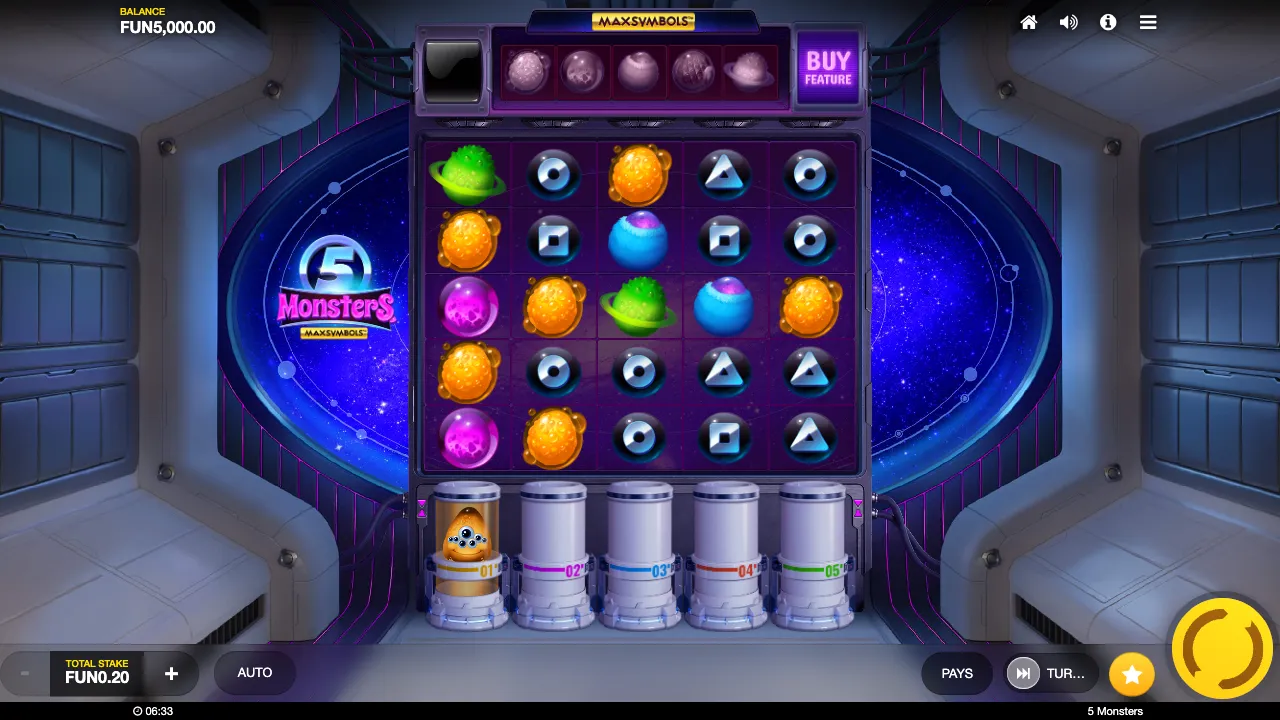Open the hamburger menu
This screenshot has width=1280, height=720.
1148,22
